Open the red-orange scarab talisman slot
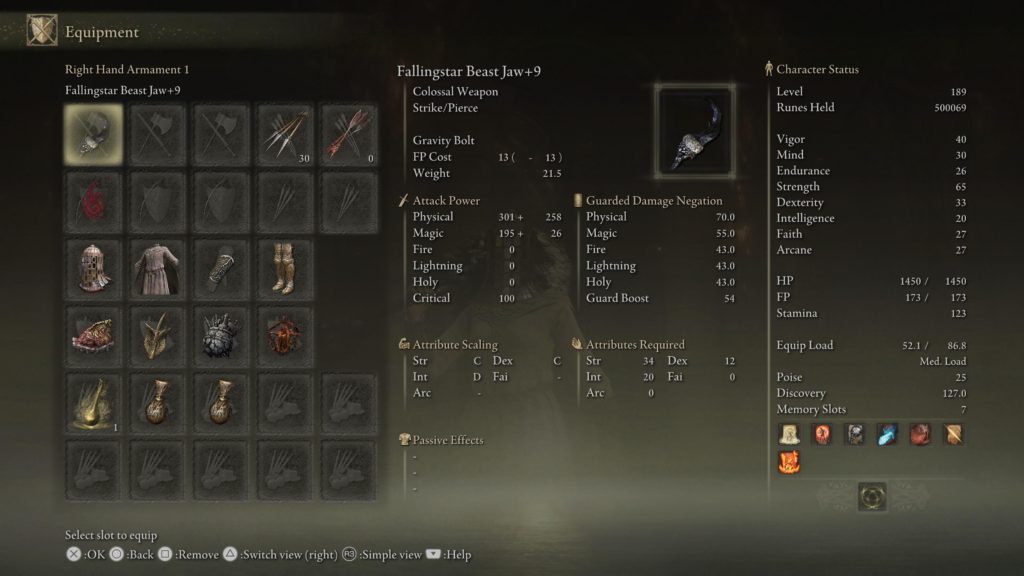This screenshot has height=576, width=1024. click(x=286, y=336)
